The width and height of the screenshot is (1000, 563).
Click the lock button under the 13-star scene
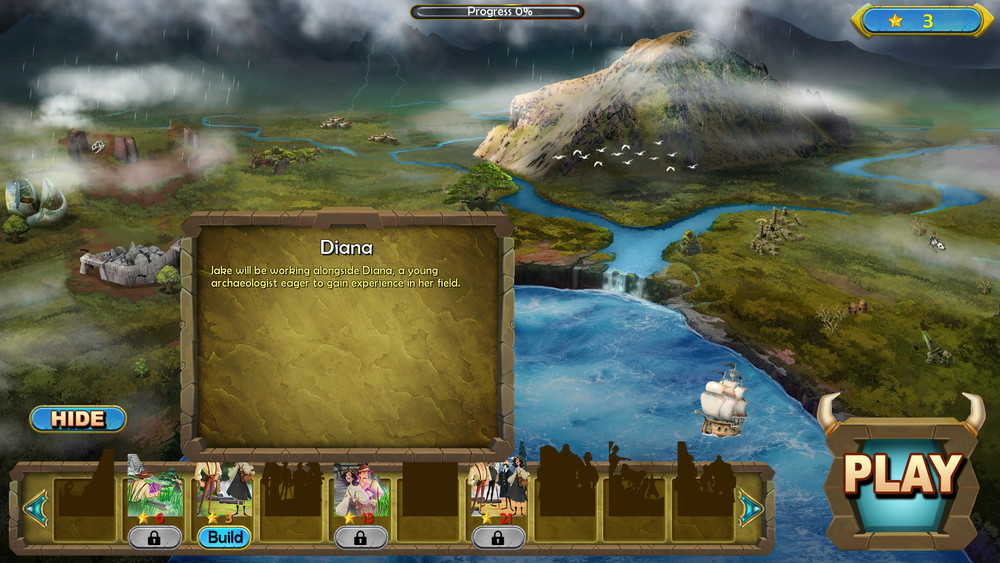(x=361, y=537)
